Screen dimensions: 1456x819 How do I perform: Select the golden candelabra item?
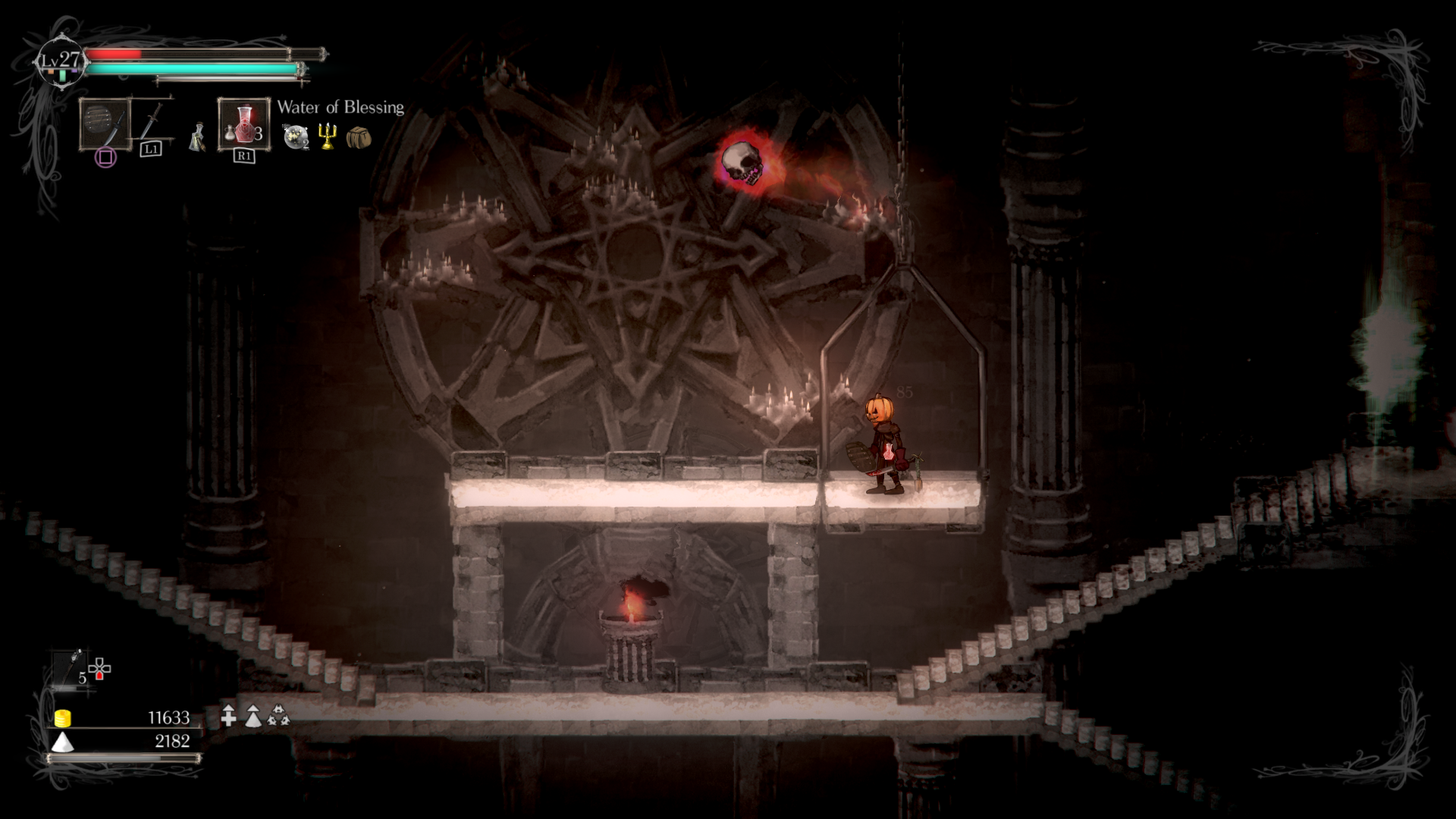point(328,136)
